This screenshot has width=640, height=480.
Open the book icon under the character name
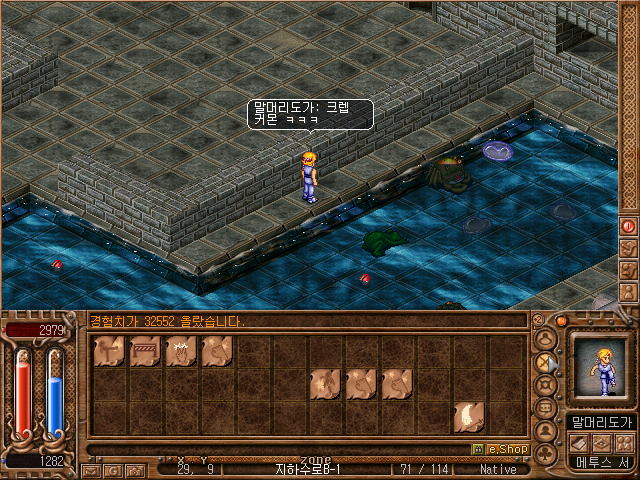pyautogui.click(x=579, y=443)
